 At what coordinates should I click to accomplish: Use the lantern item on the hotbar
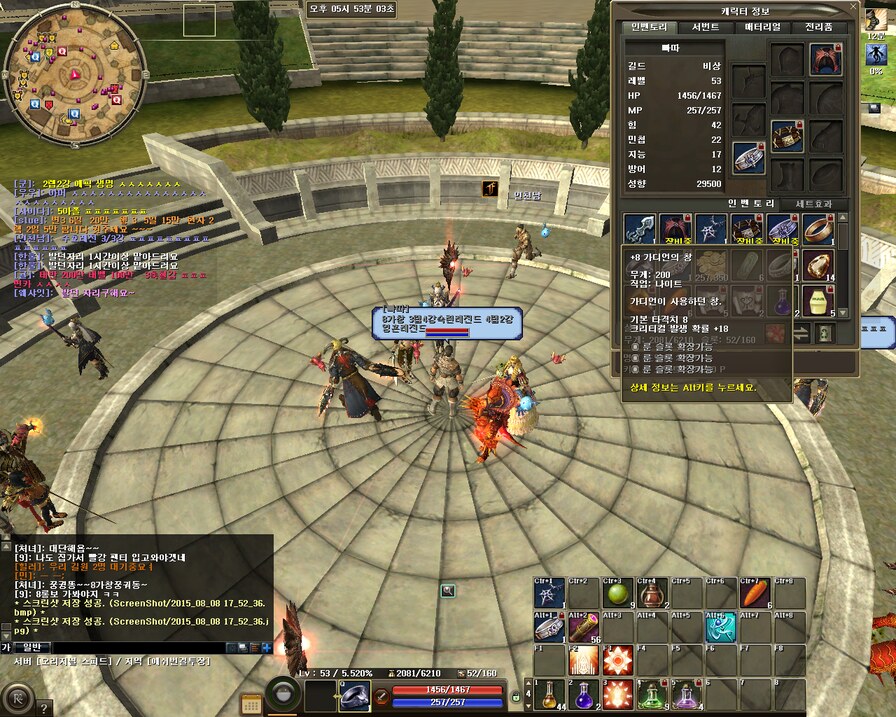coord(652,595)
